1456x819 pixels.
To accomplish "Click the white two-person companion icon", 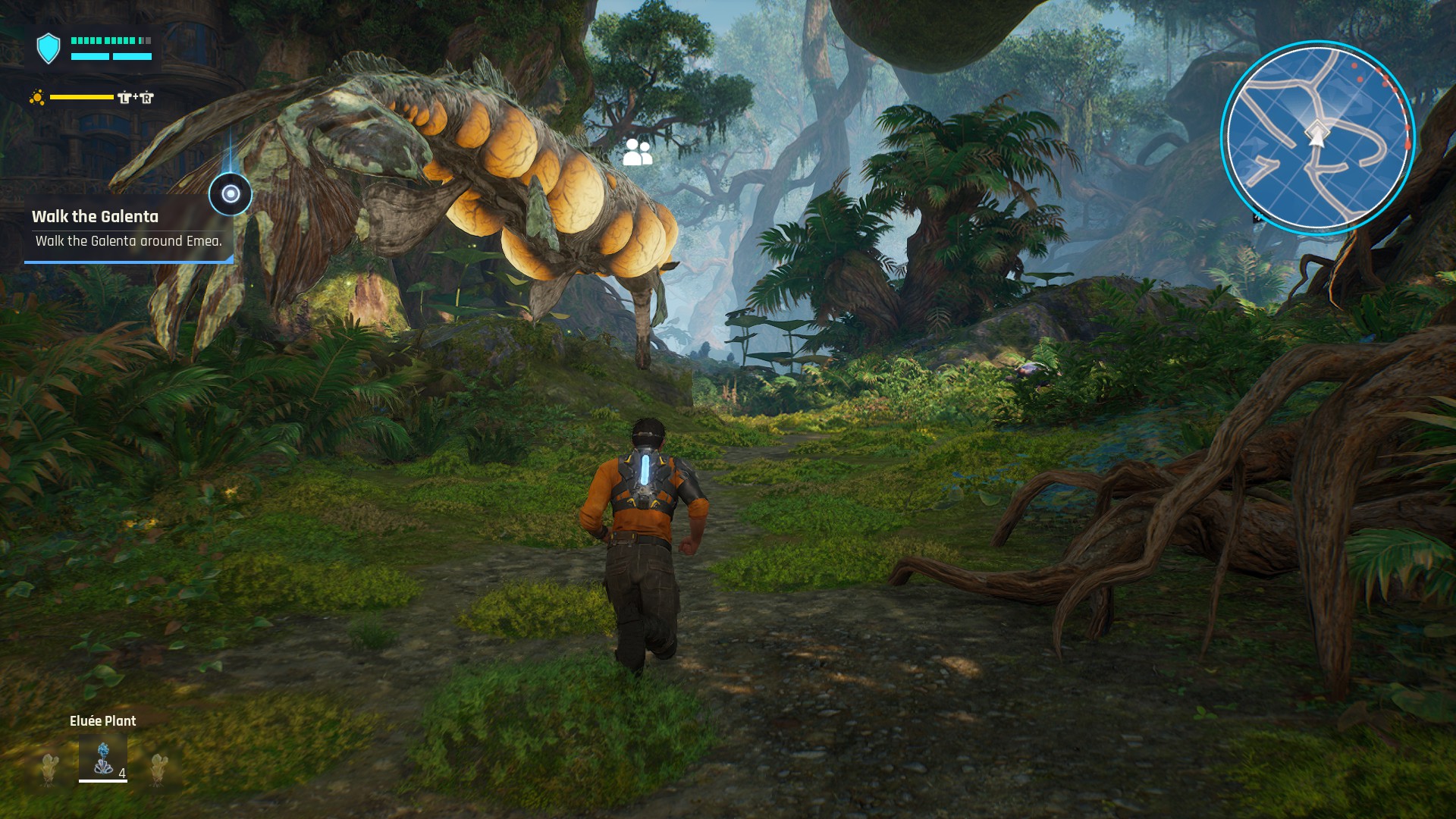I will [637, 152].
